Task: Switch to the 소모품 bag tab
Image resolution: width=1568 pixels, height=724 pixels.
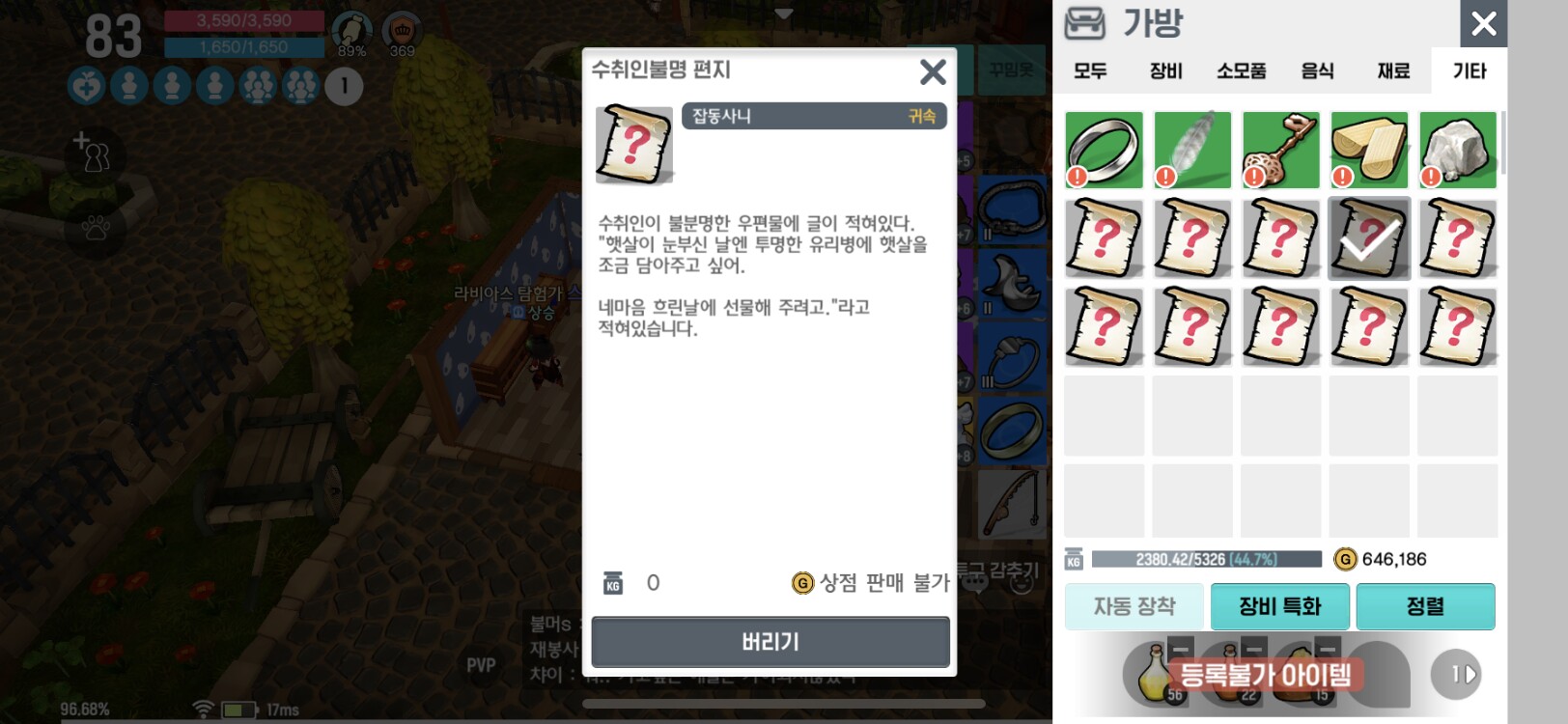Action: 1242,70
